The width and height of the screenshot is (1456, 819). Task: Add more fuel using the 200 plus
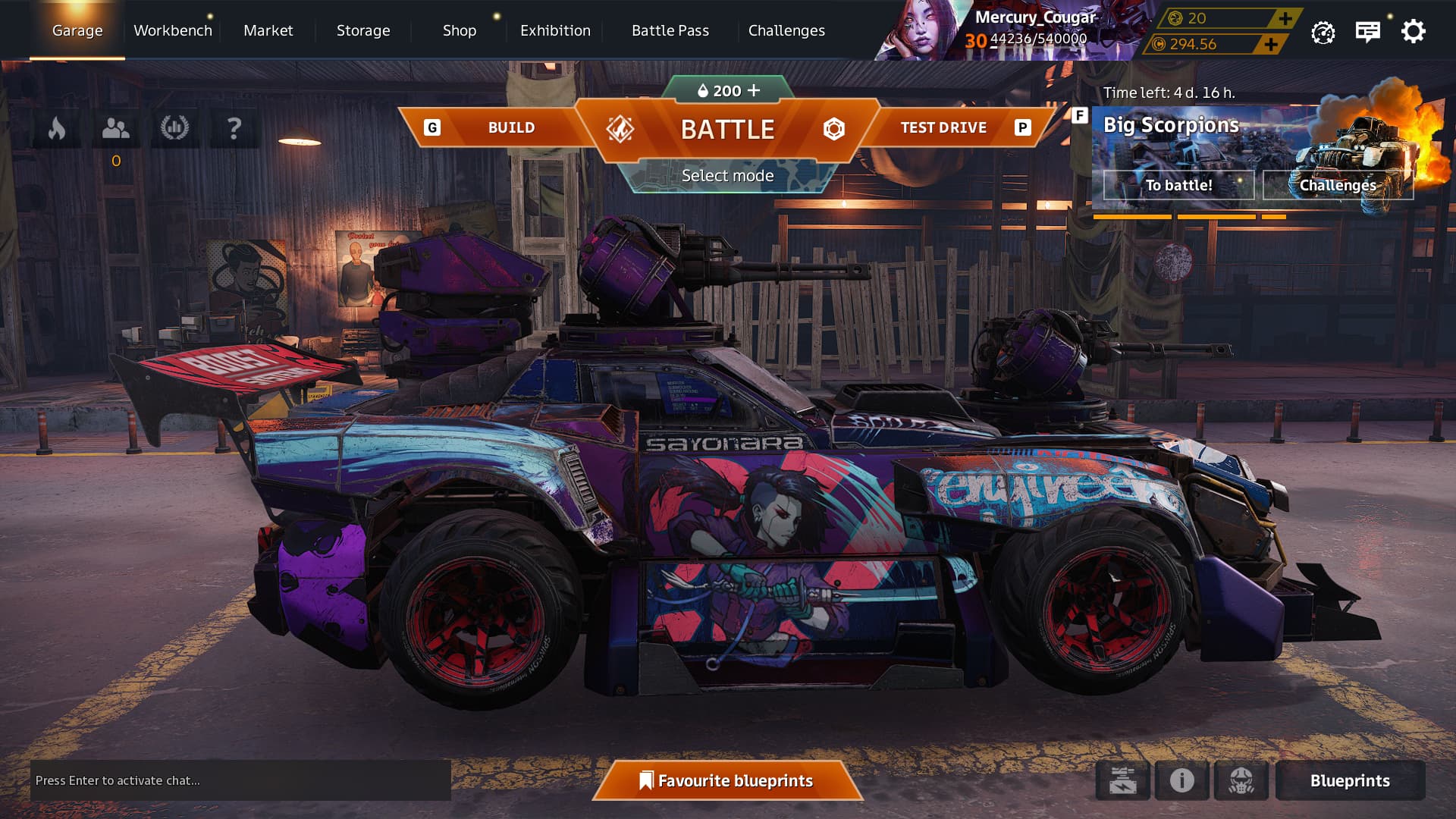tap(753, 90)
